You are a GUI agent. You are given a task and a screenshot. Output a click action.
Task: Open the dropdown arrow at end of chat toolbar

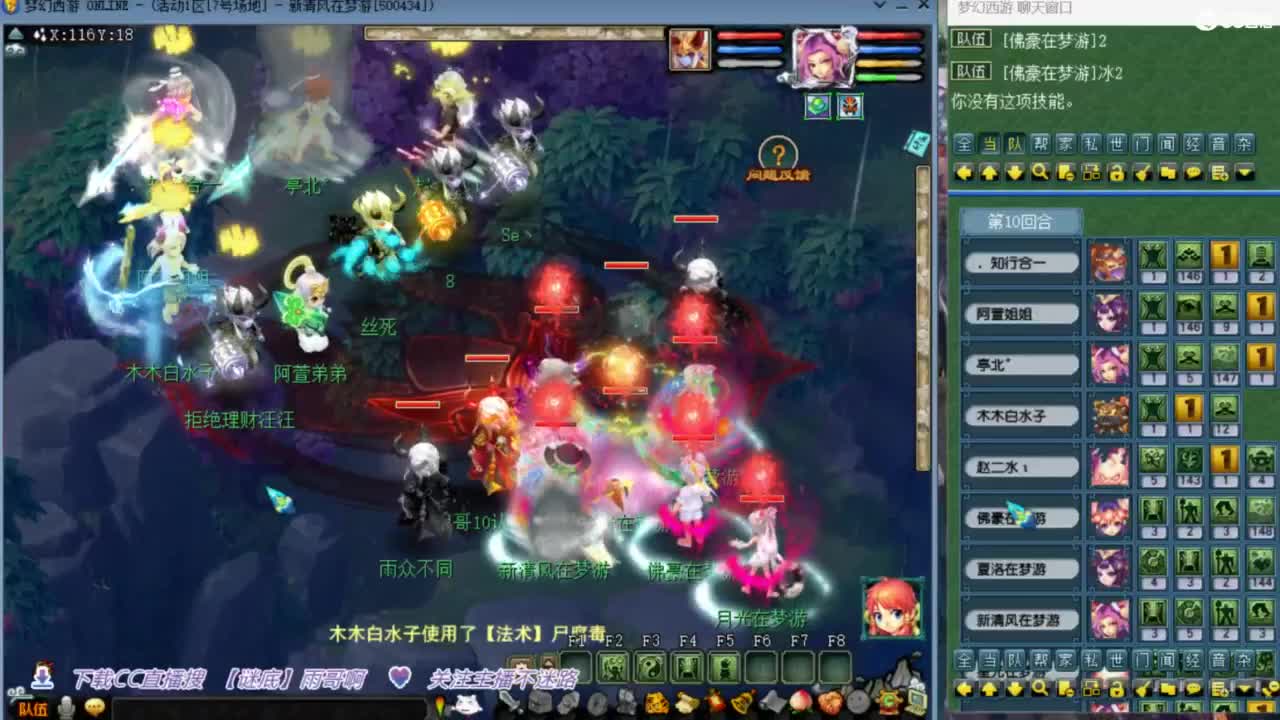pos(1244,174)
